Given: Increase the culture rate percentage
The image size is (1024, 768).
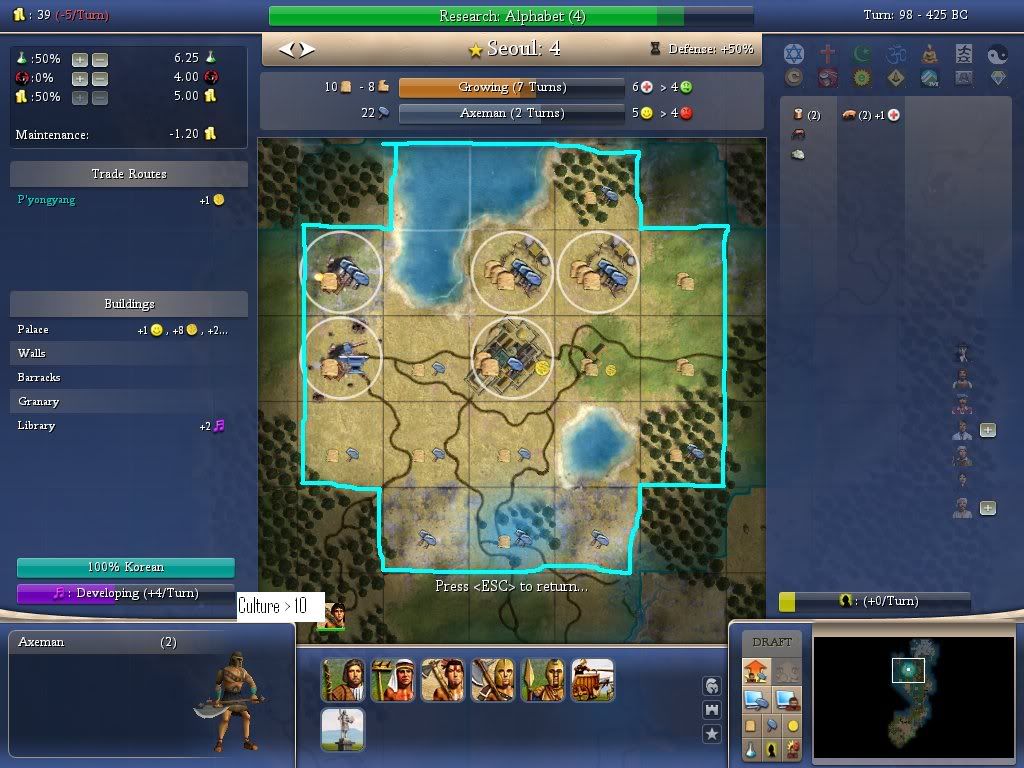Looking at the screenshot, I should point(80,78).
